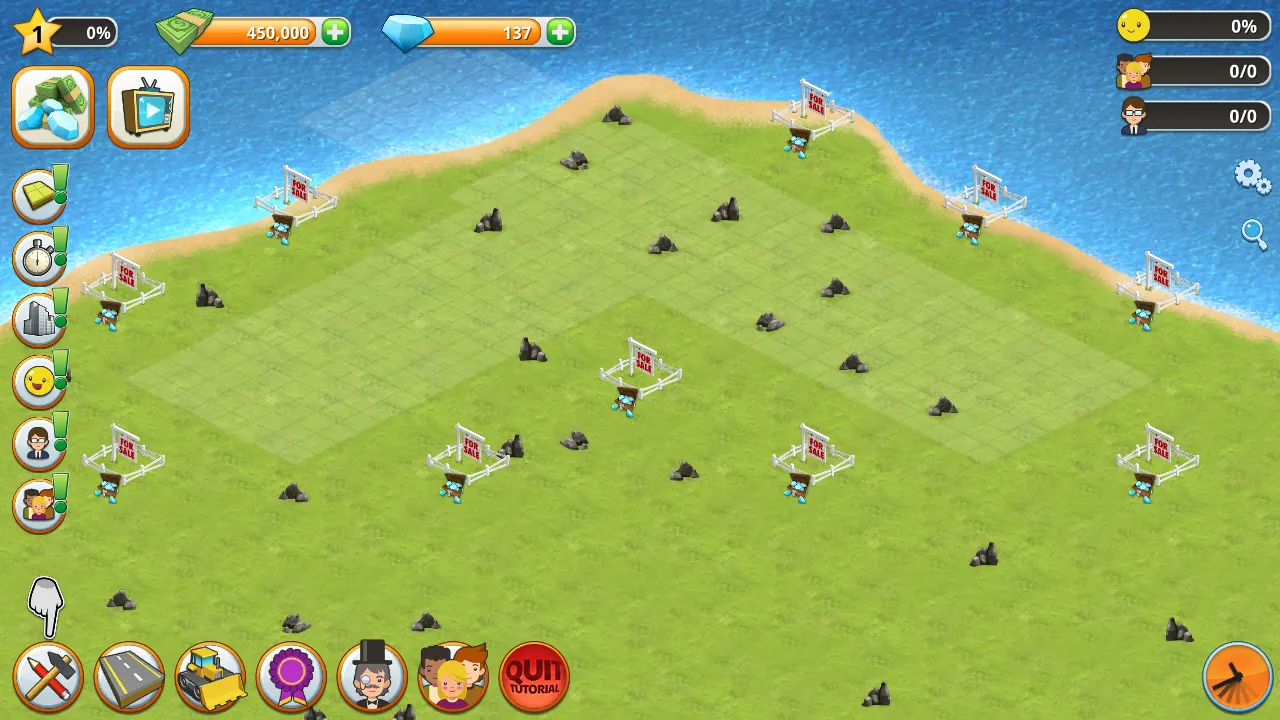
Task: Open the land expansion tile icon
Action: (x=38, y=194)
